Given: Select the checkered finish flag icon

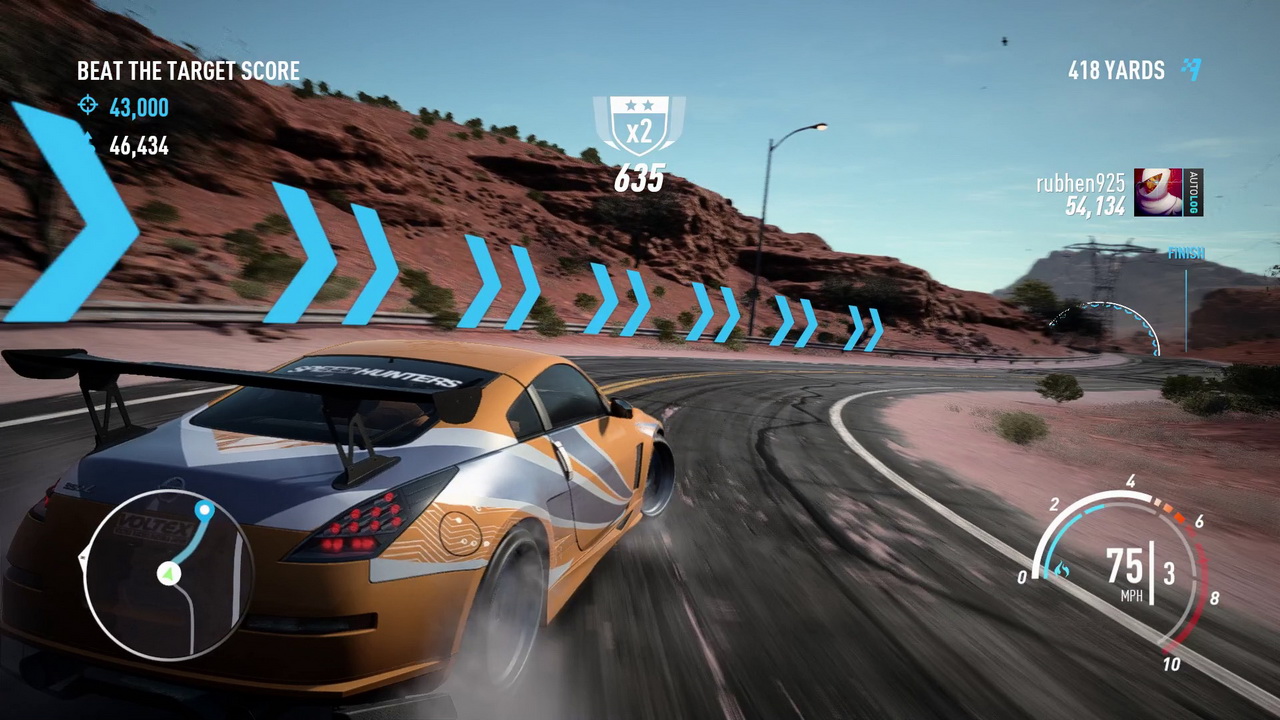Looking at the screenshot, I should (1192, 70).
